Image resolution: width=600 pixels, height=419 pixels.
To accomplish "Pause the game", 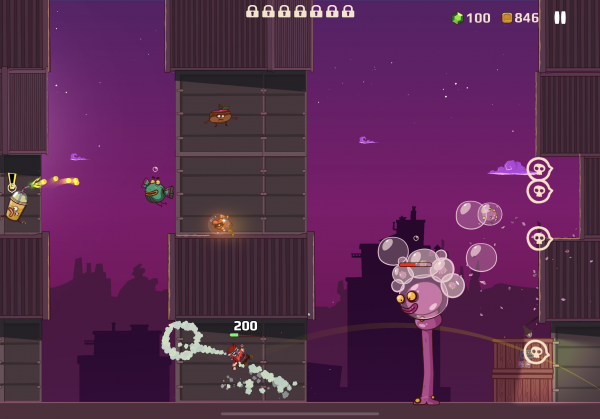I will (x=560, y=17).
